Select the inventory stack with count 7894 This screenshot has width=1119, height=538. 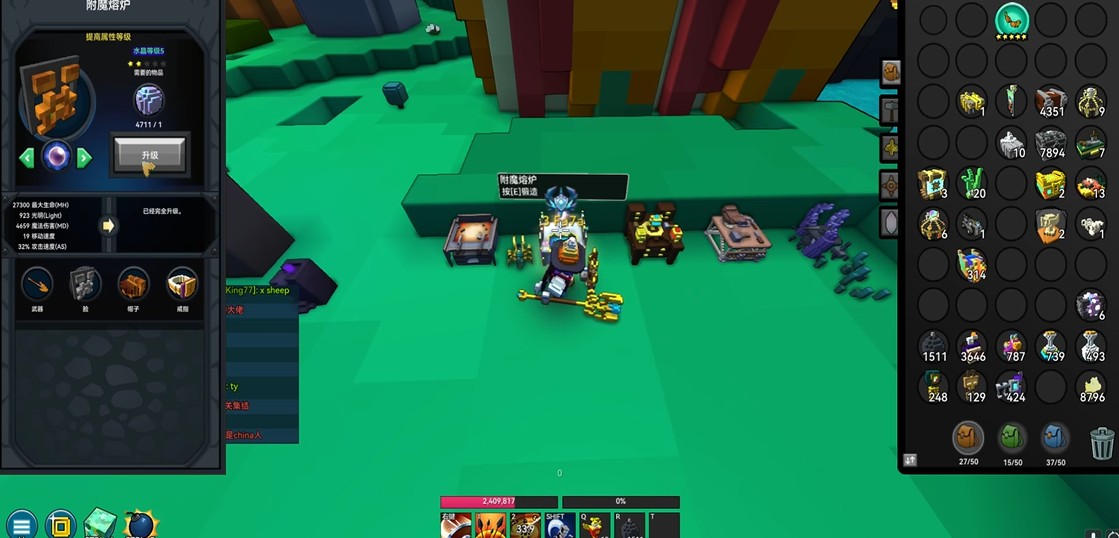pyautogui.click(x=1051, y=143)
